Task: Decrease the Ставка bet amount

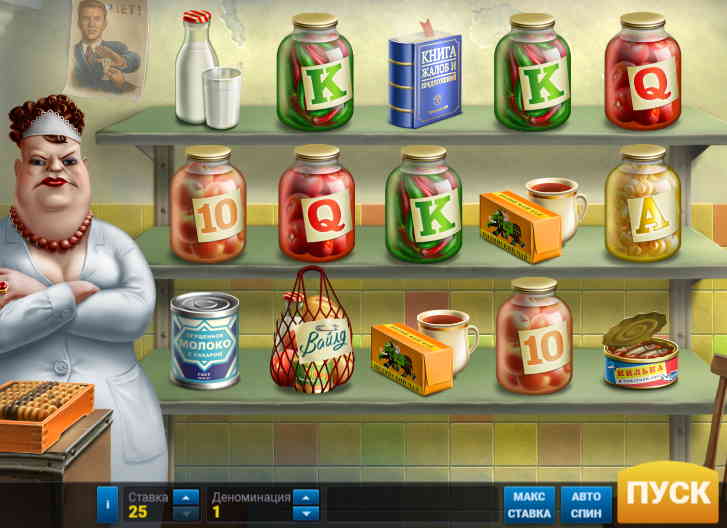Action: click(x=186, y=513)
